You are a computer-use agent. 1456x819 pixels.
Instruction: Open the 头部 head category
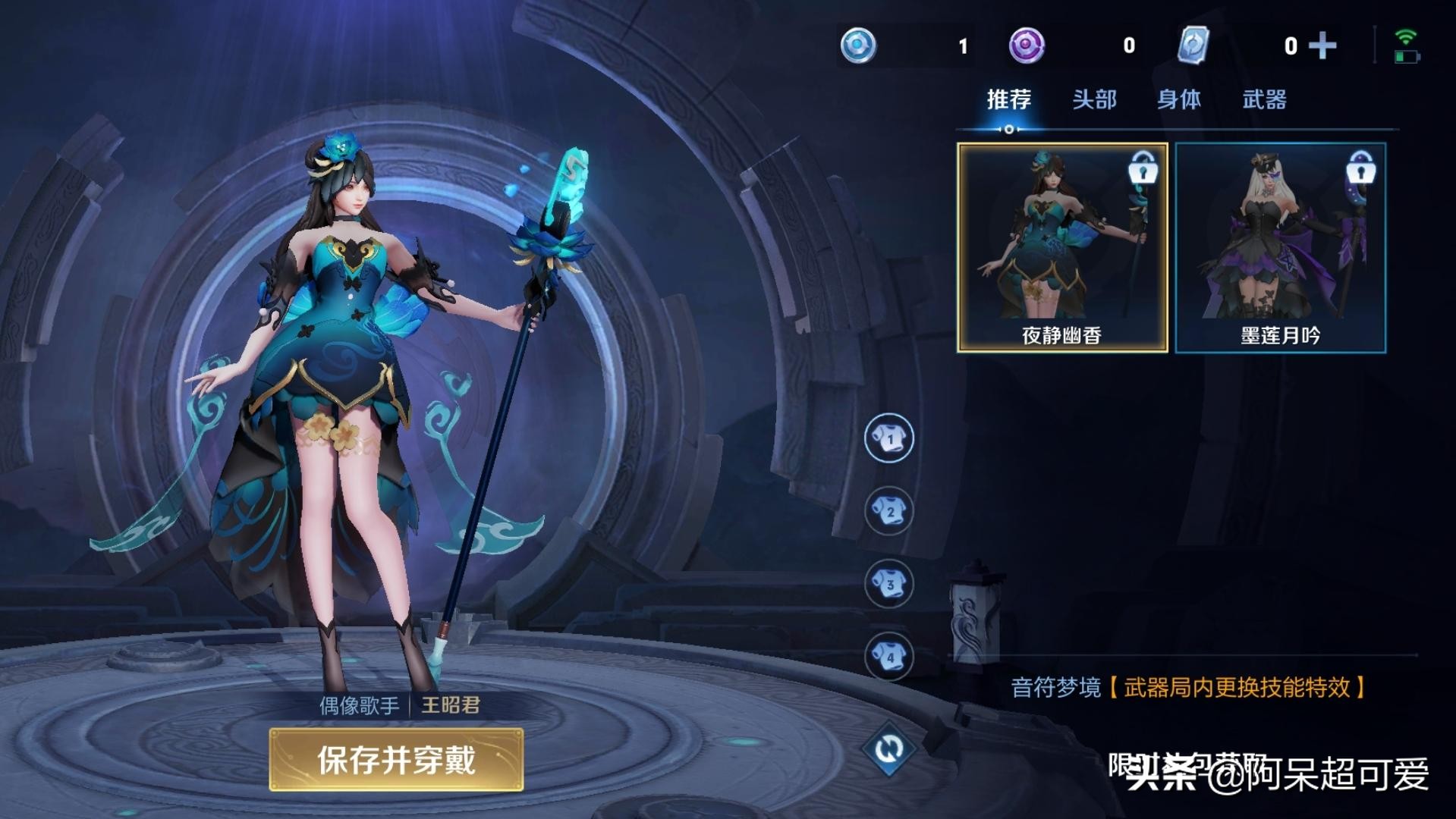tap(1096, 99)
